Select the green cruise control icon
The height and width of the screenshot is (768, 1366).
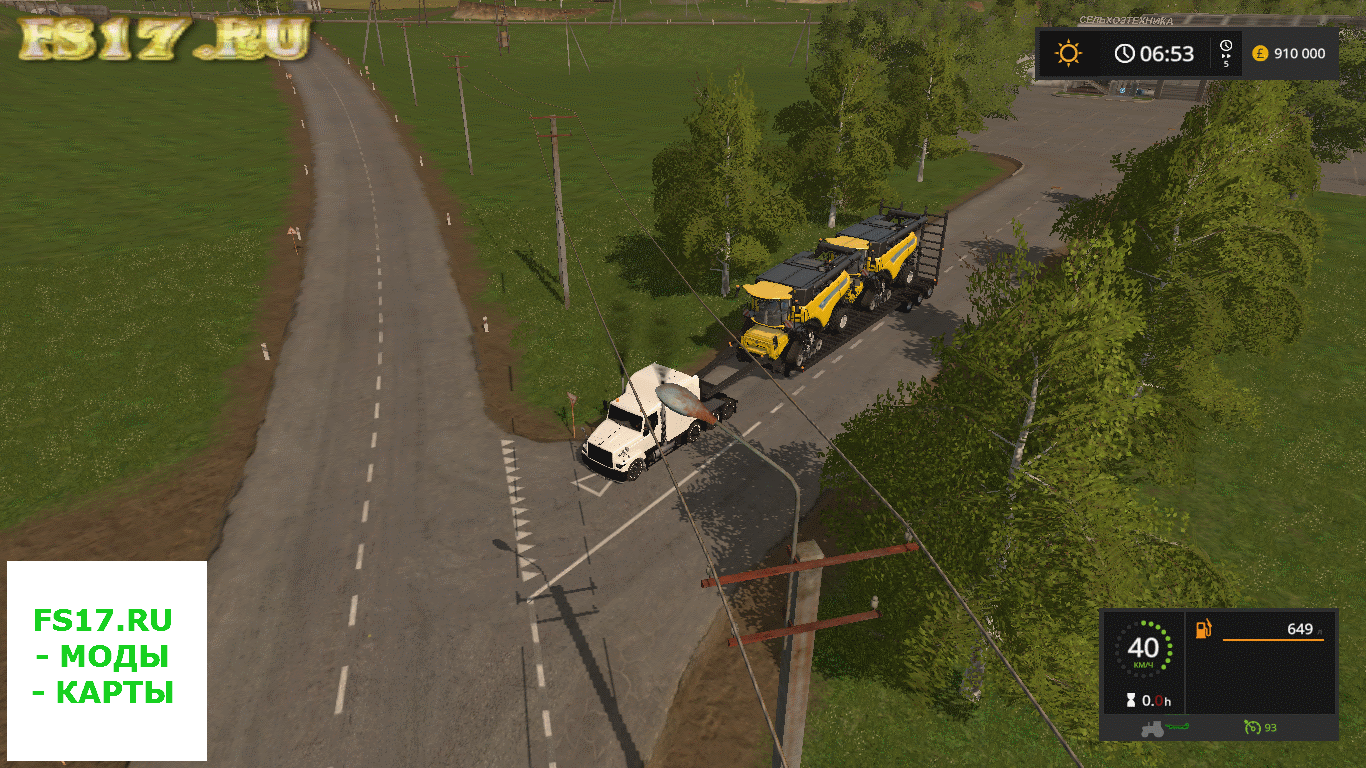click(x=1251, y=727)
